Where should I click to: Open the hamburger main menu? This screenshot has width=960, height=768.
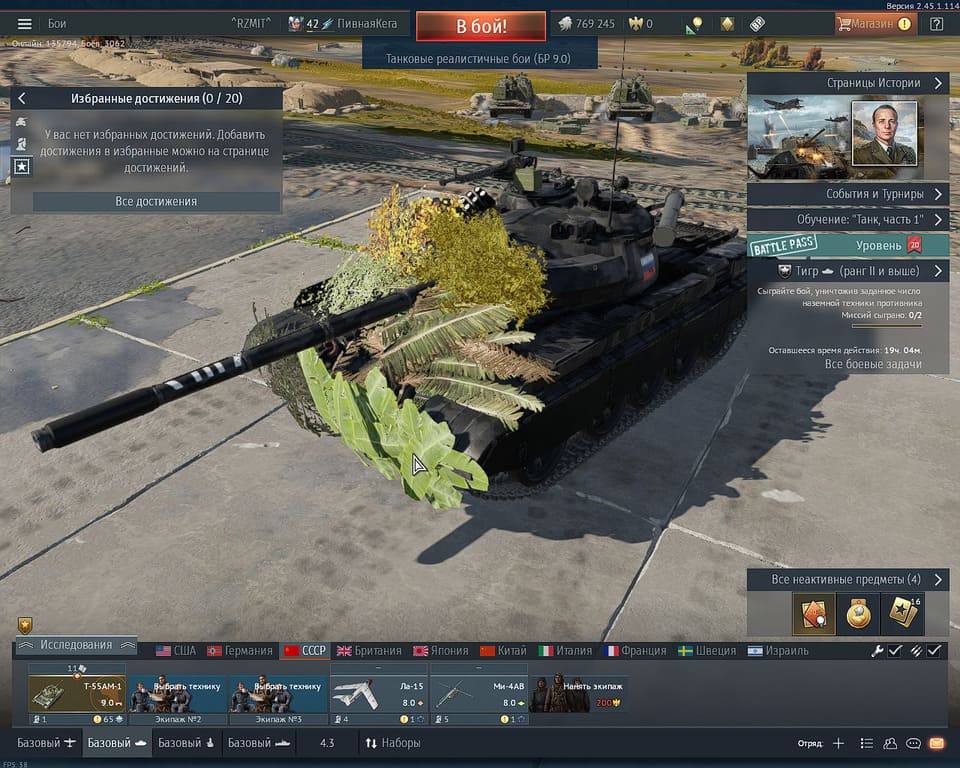[25, 24]
